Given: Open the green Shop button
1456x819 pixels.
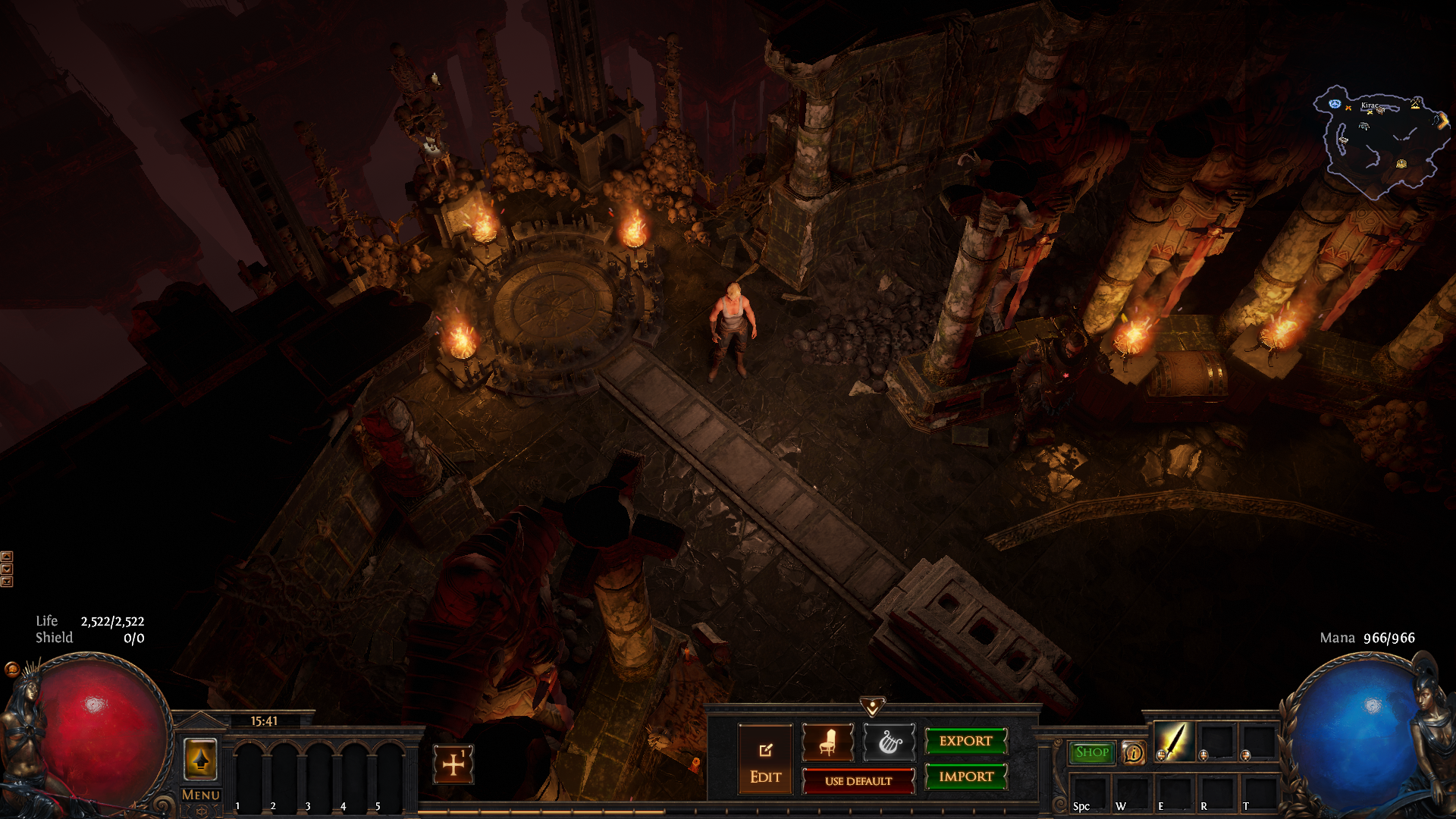Looking at the screenshot, I should click(x=1091, y=752).
